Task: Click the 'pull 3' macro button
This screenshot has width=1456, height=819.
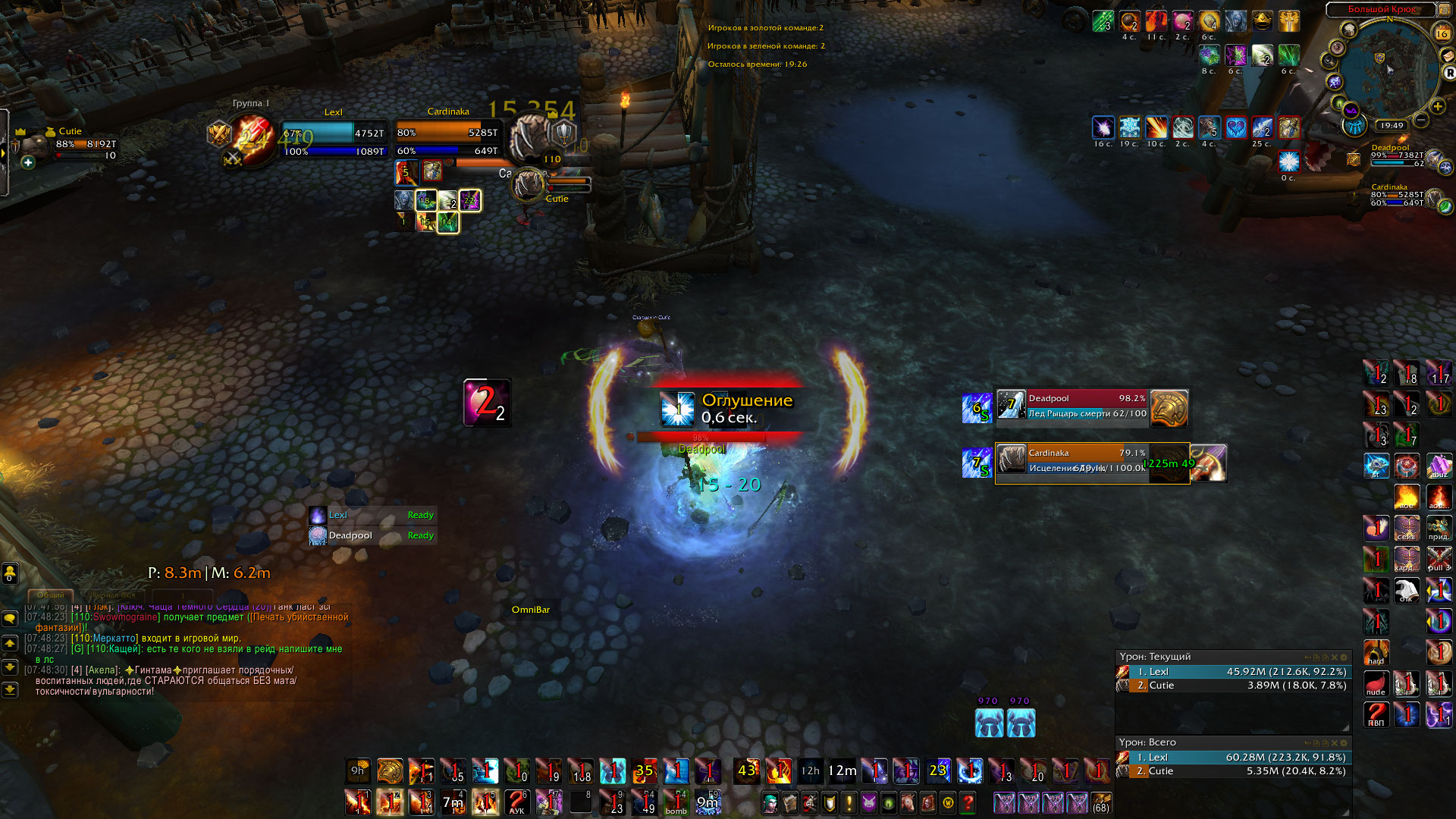Action: 1439,560
